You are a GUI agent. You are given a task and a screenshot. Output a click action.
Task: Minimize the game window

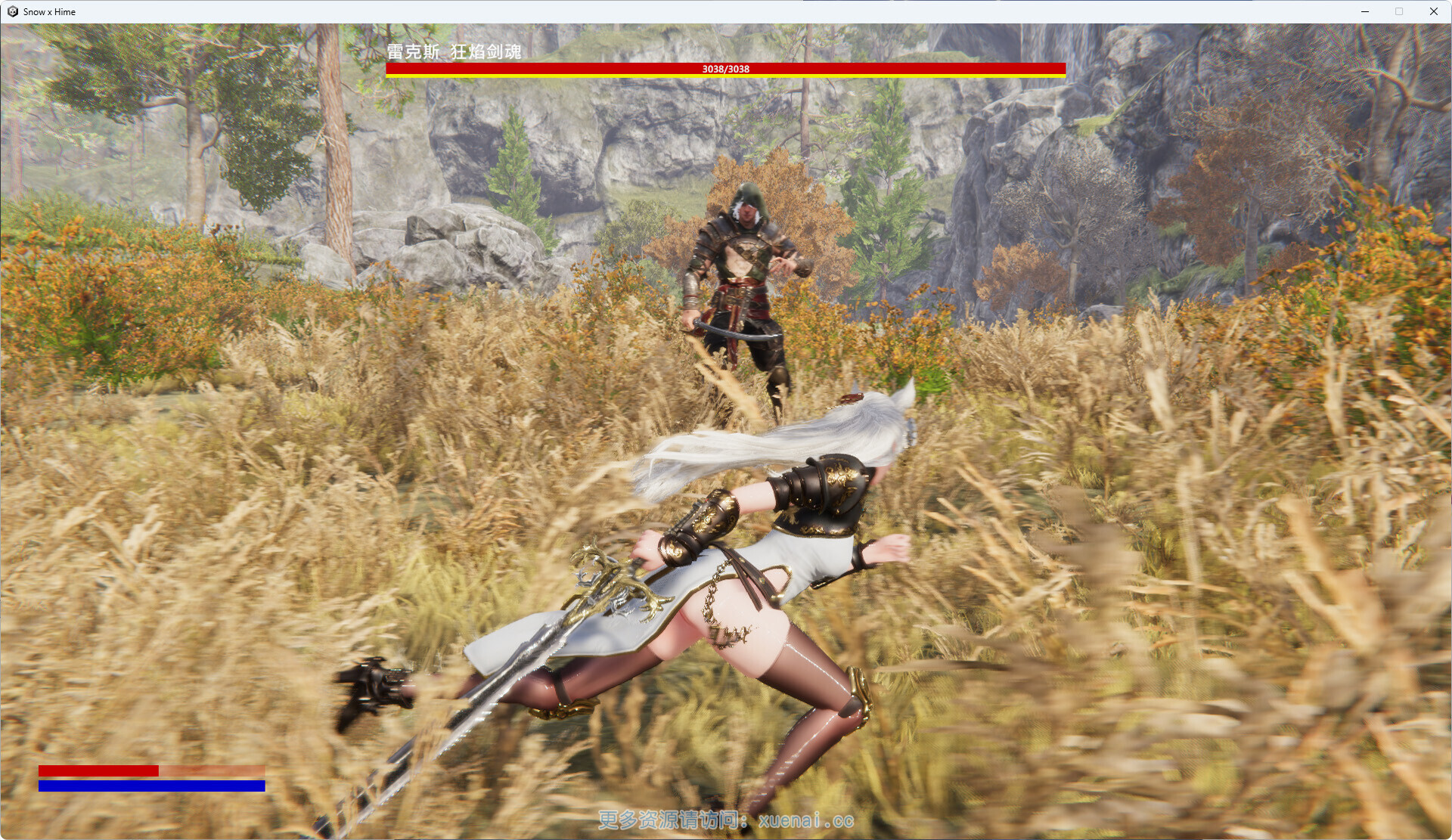1365,11
